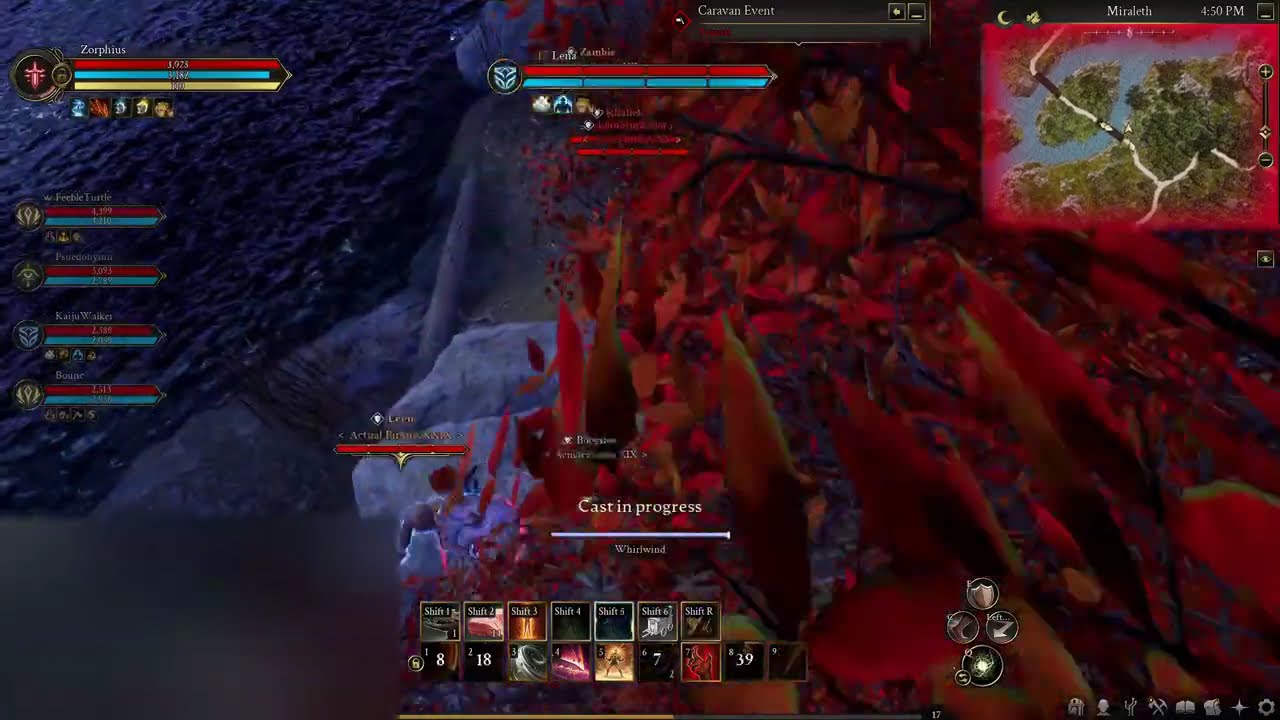The image size is (1280, 720).
Task: Toggle the swap arrows on the radial dial
Action: (962, 678)
